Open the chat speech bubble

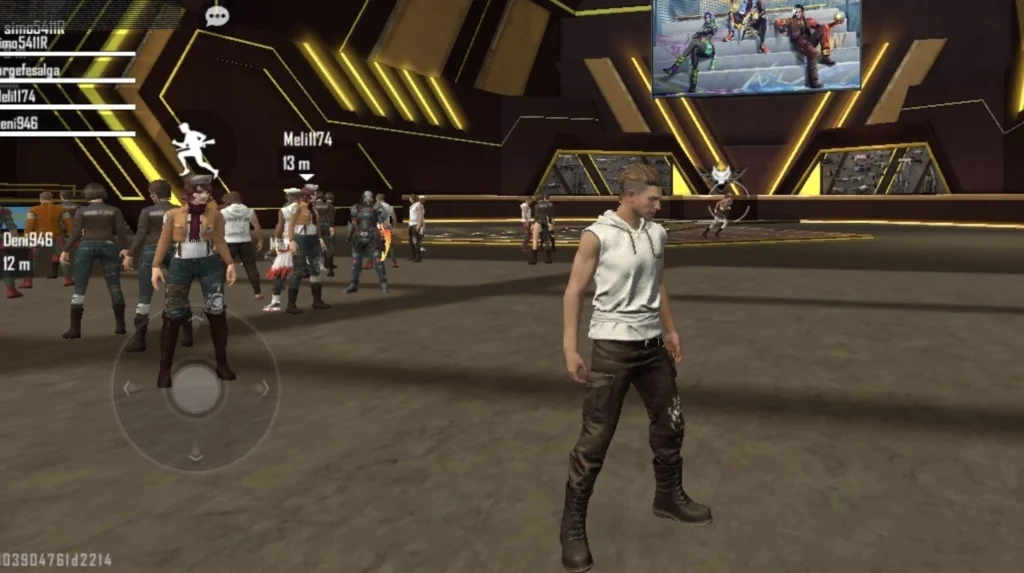[216, 15]
